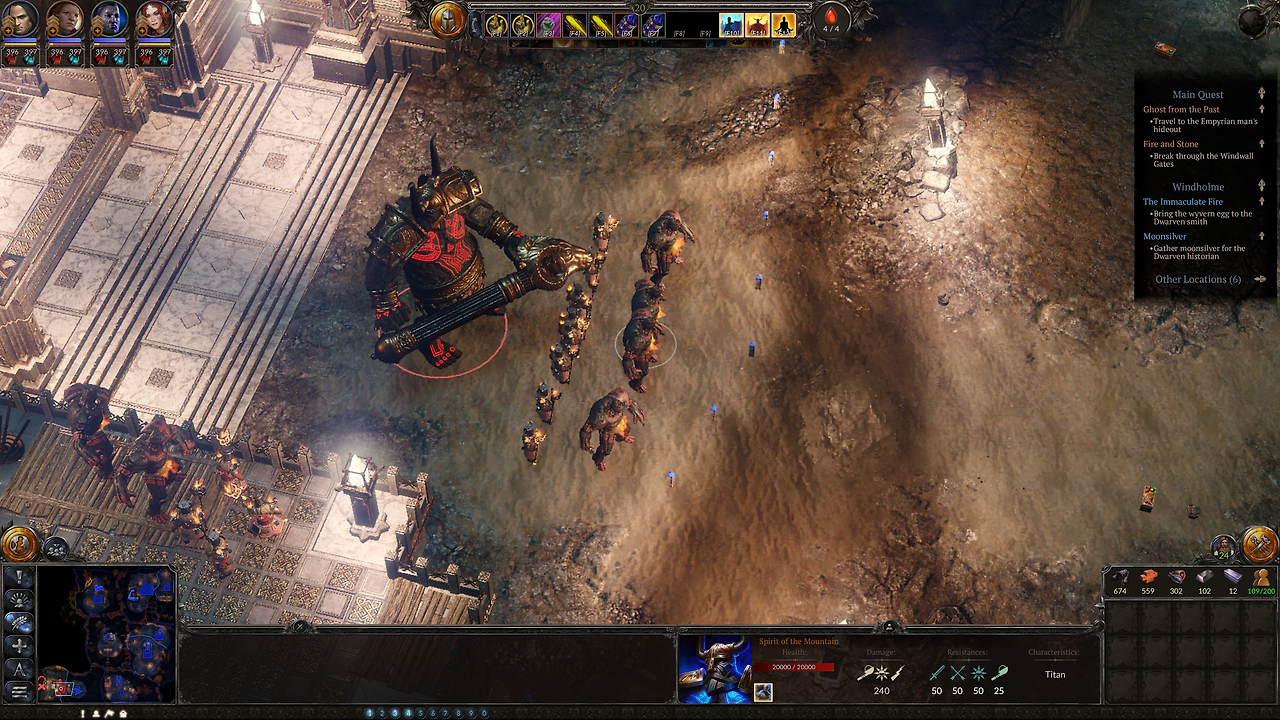Select the Fire and Stone quest
The image size is (1280, 720).
coord(1170,144)
